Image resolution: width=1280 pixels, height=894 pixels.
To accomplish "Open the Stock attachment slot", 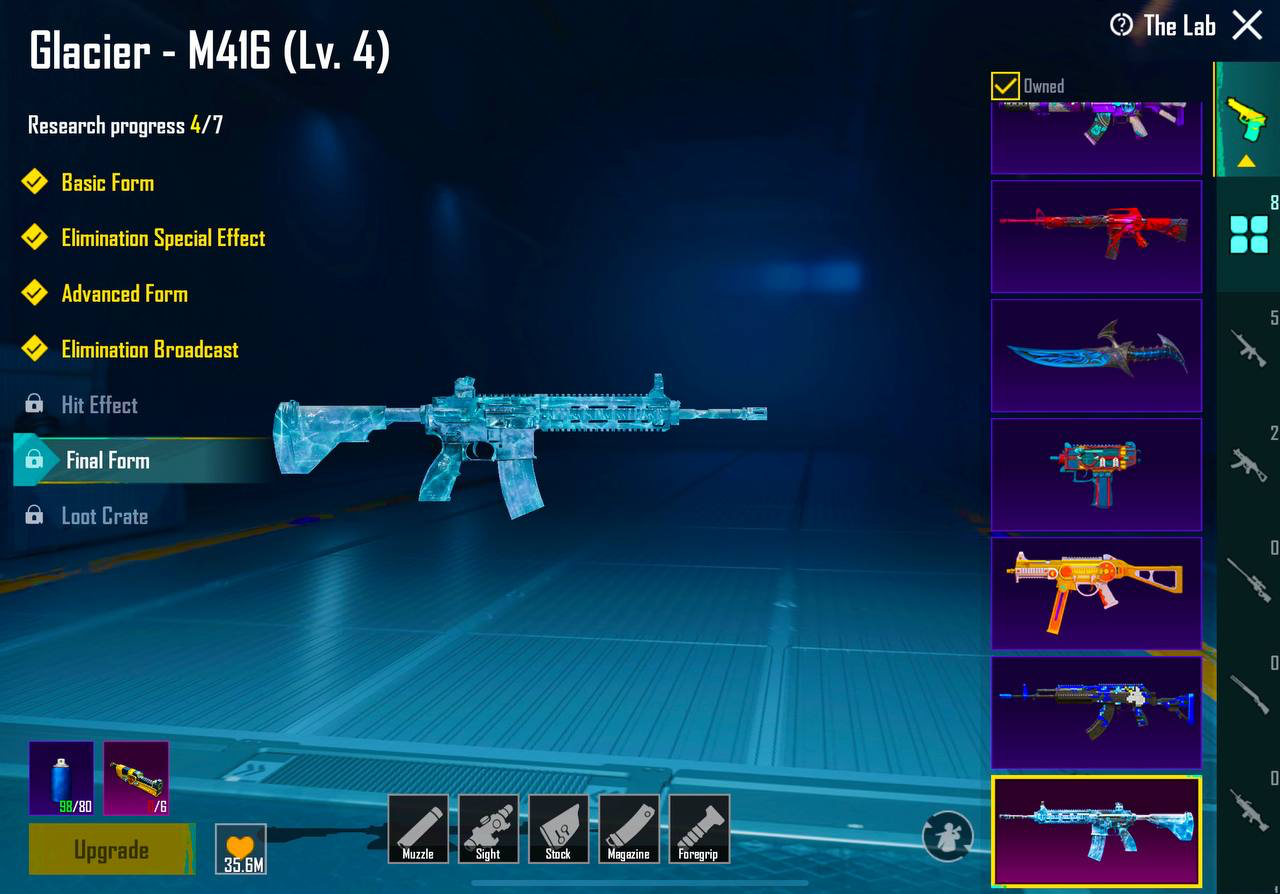I will point(558,828).
